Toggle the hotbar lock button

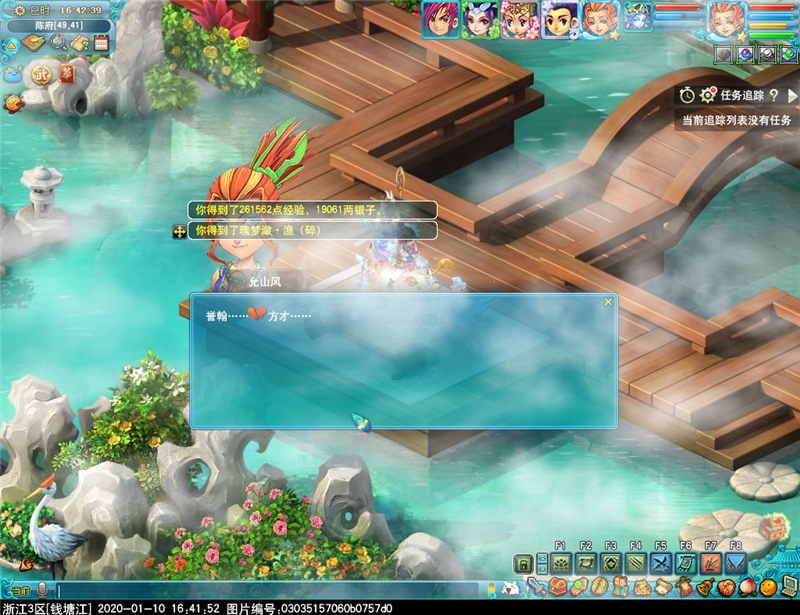tap(522, 565)
